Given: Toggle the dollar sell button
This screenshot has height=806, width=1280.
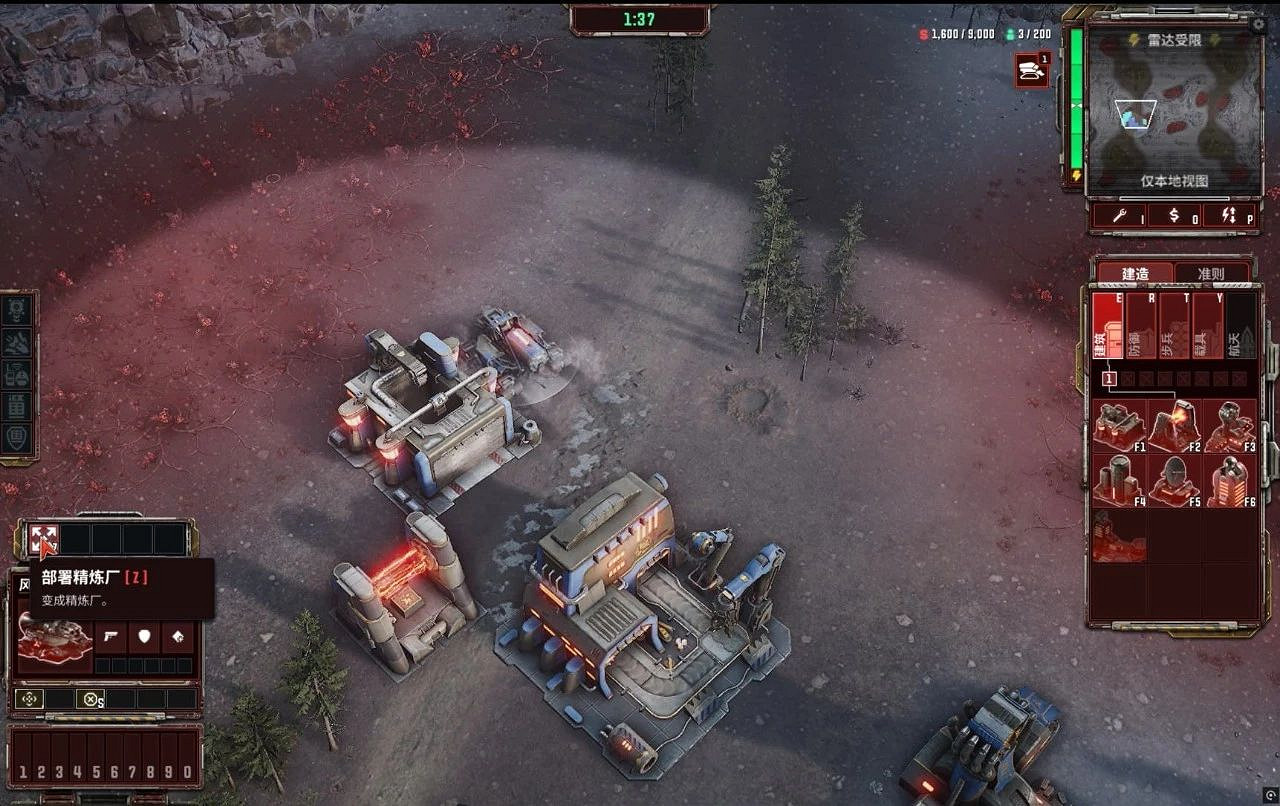Looking at the screenshot, I should pos(1174,215).
